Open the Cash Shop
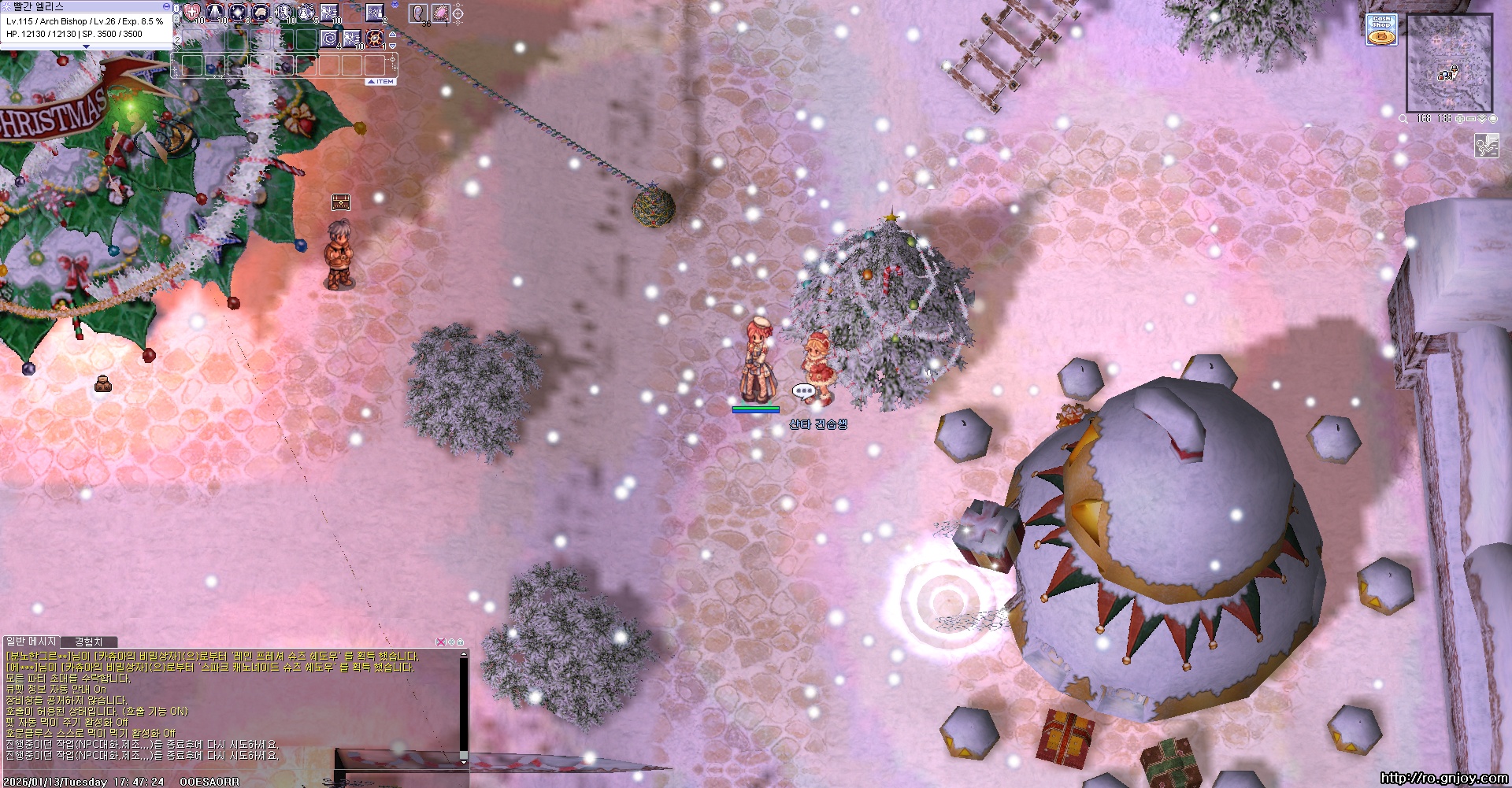Viewport: 1512px width, 788px height. click(x=1381, y=29)
